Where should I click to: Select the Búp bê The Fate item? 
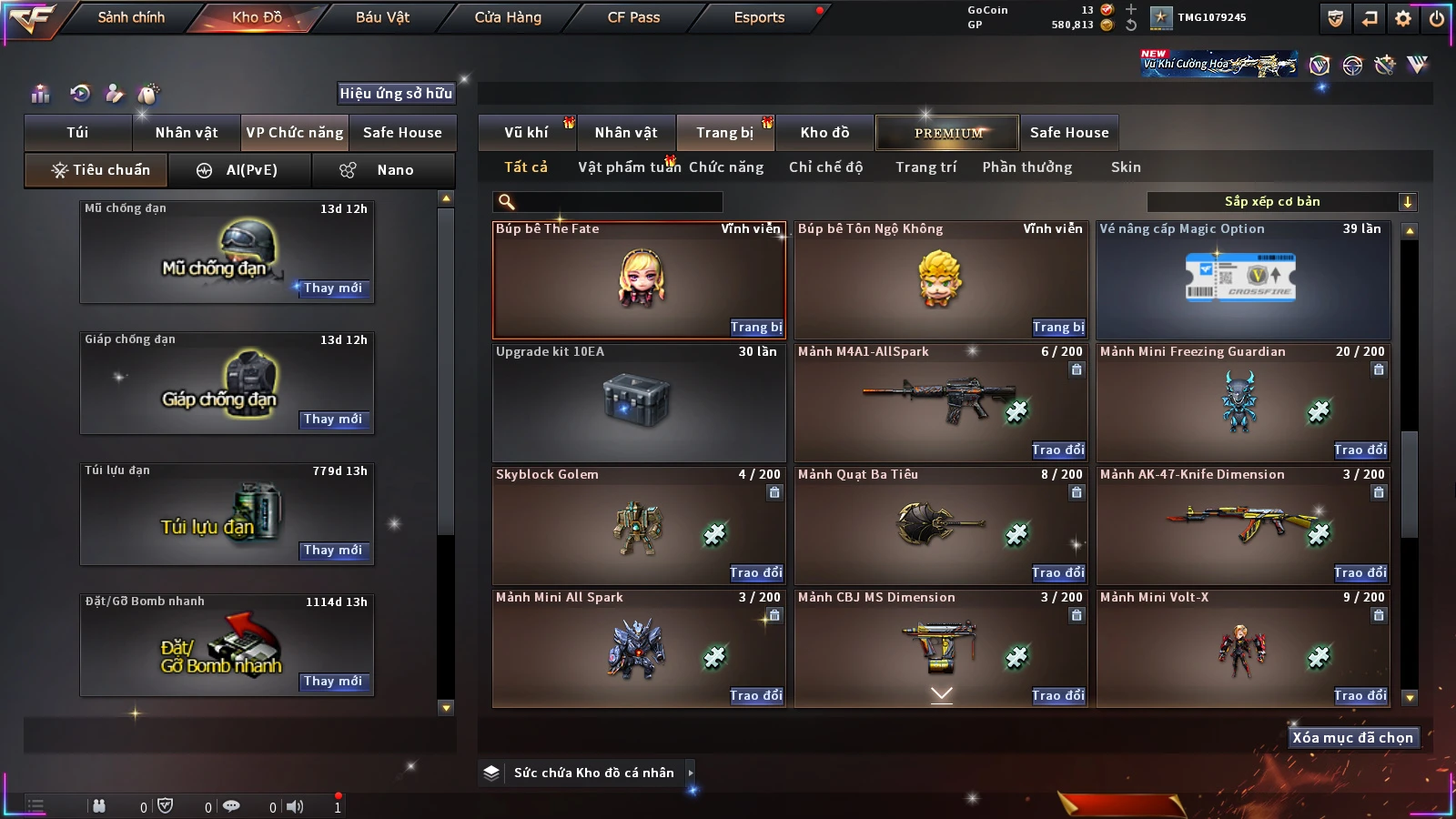638,279
